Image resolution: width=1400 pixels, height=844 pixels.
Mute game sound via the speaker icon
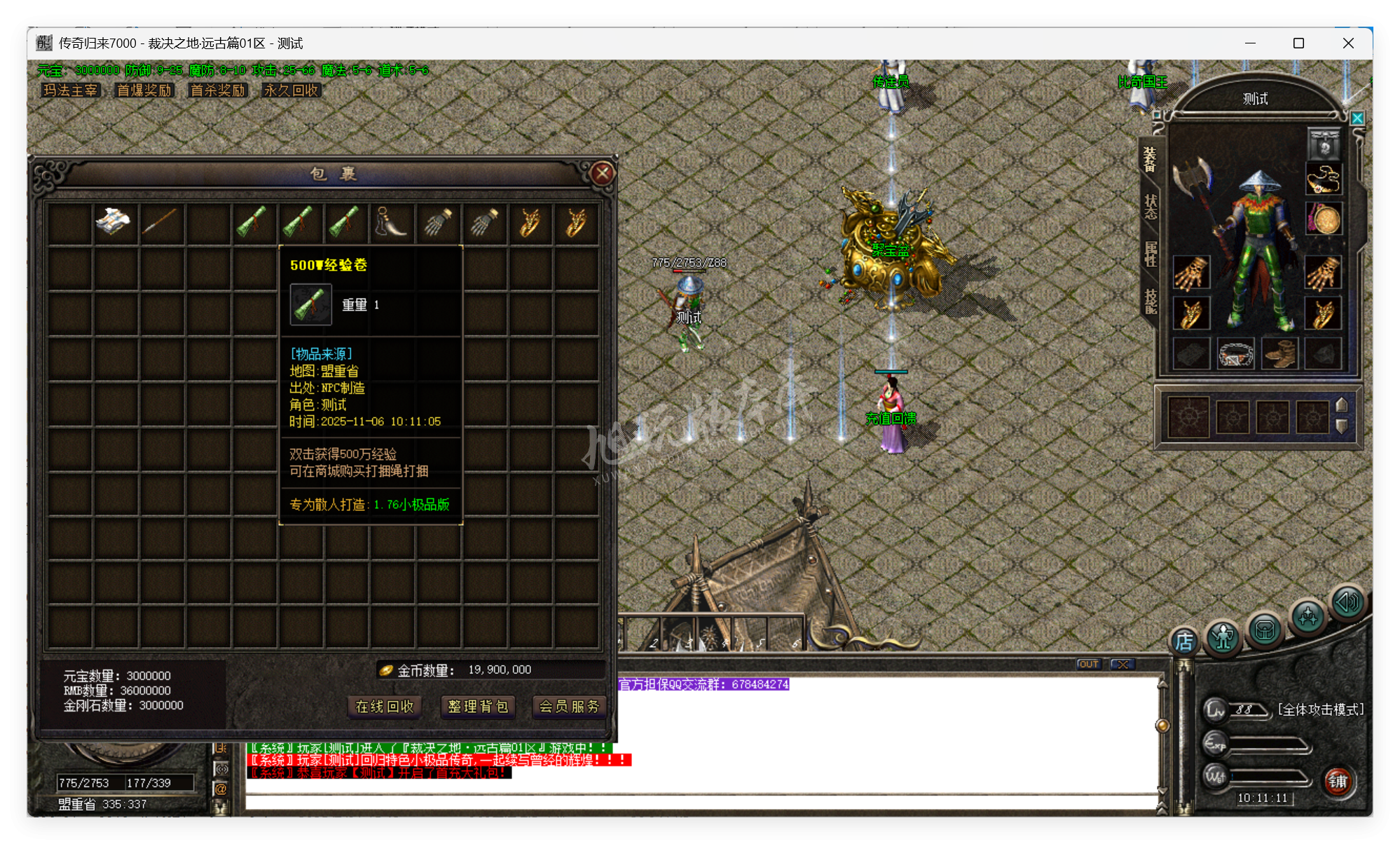point(1347,602)
